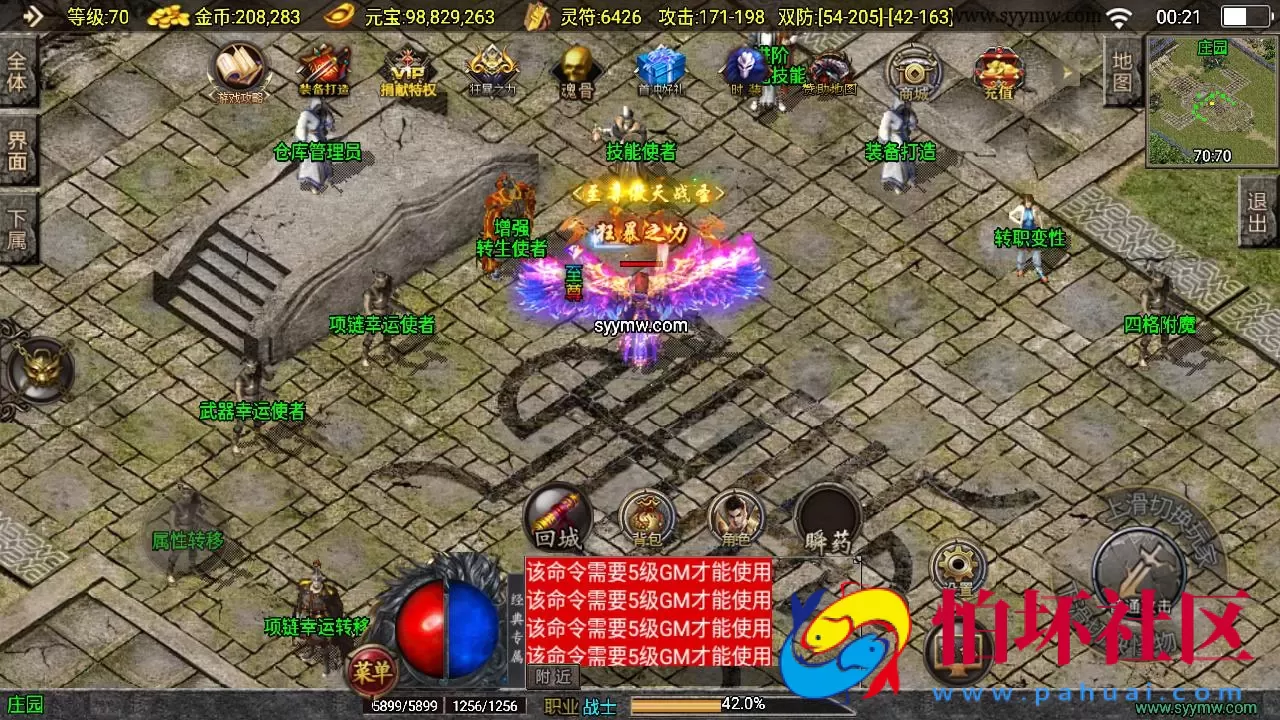The image size is (1280, 720).
Task: Click the 退出 exit button
Action: [1257, 213]
